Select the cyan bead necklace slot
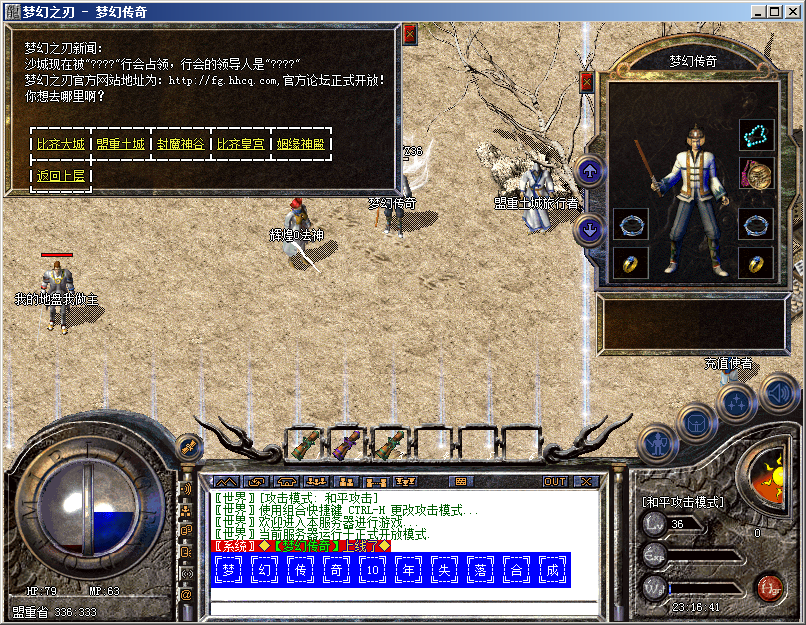 coord(757,135)
